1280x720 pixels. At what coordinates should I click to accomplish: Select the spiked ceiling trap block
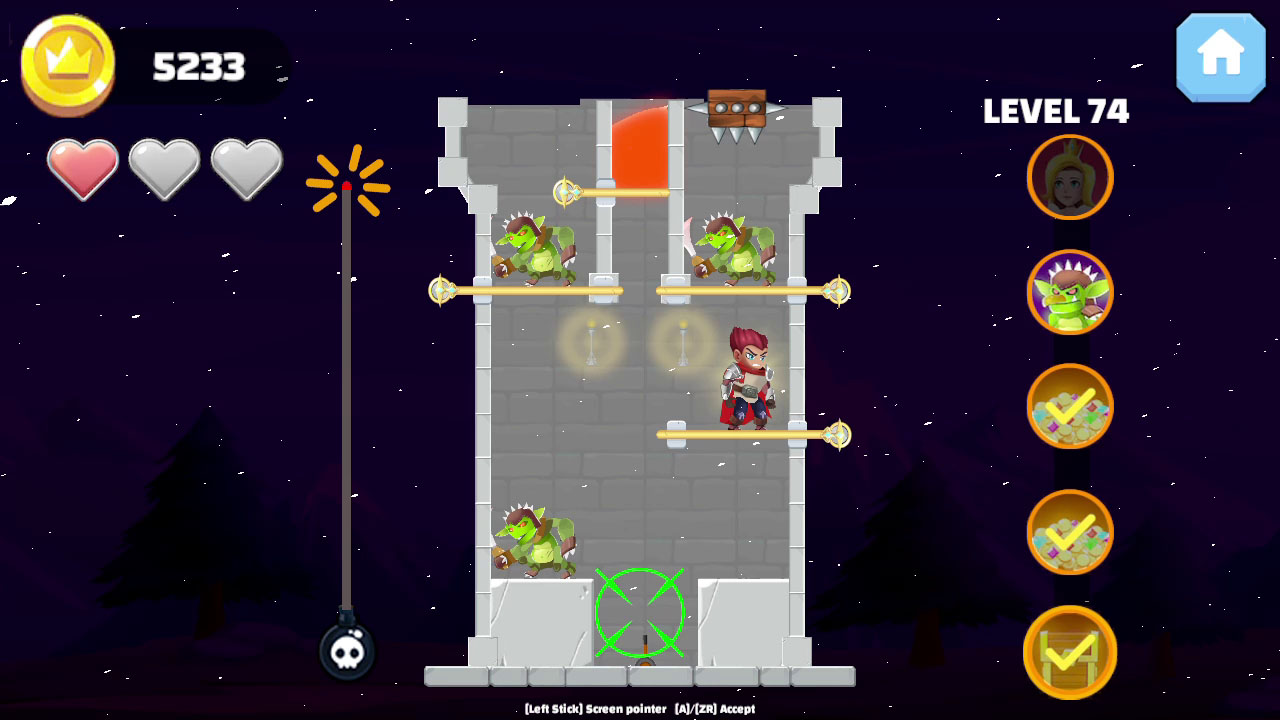735,108
